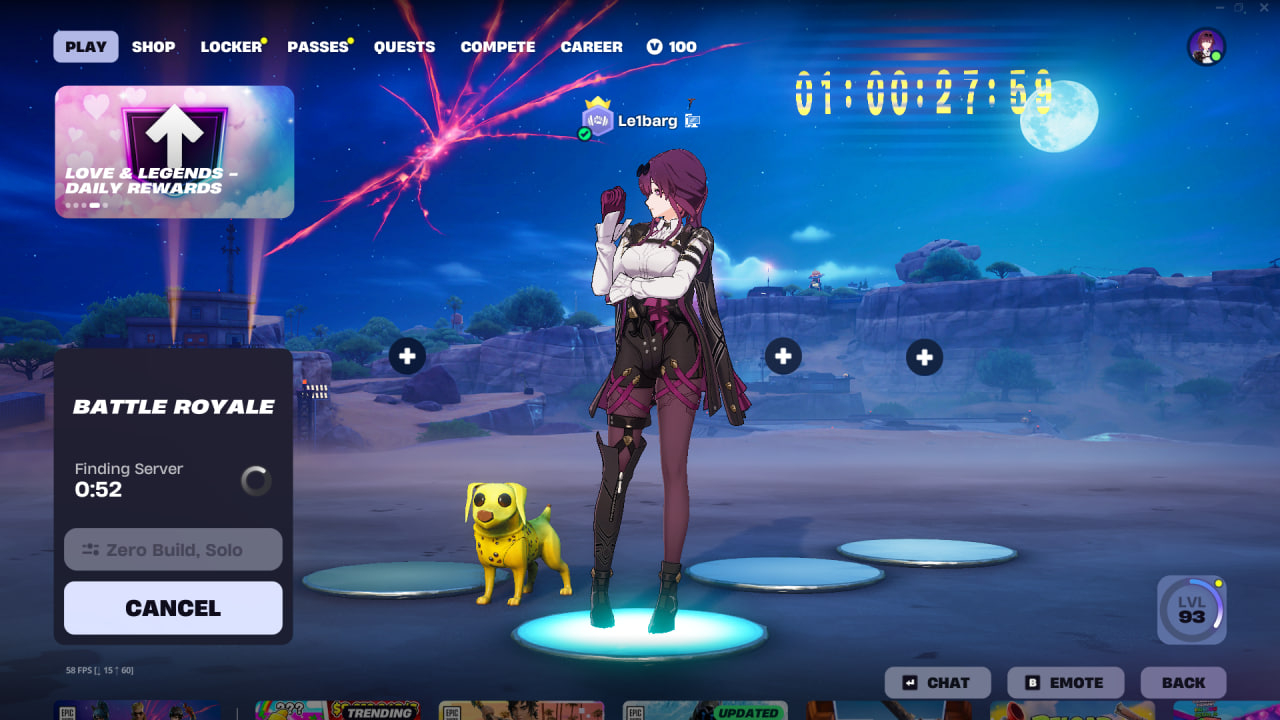Open the SHOP tab
Image resolution: width=1280 pixels, height=720 pixels.
click(x=153, y=47)
